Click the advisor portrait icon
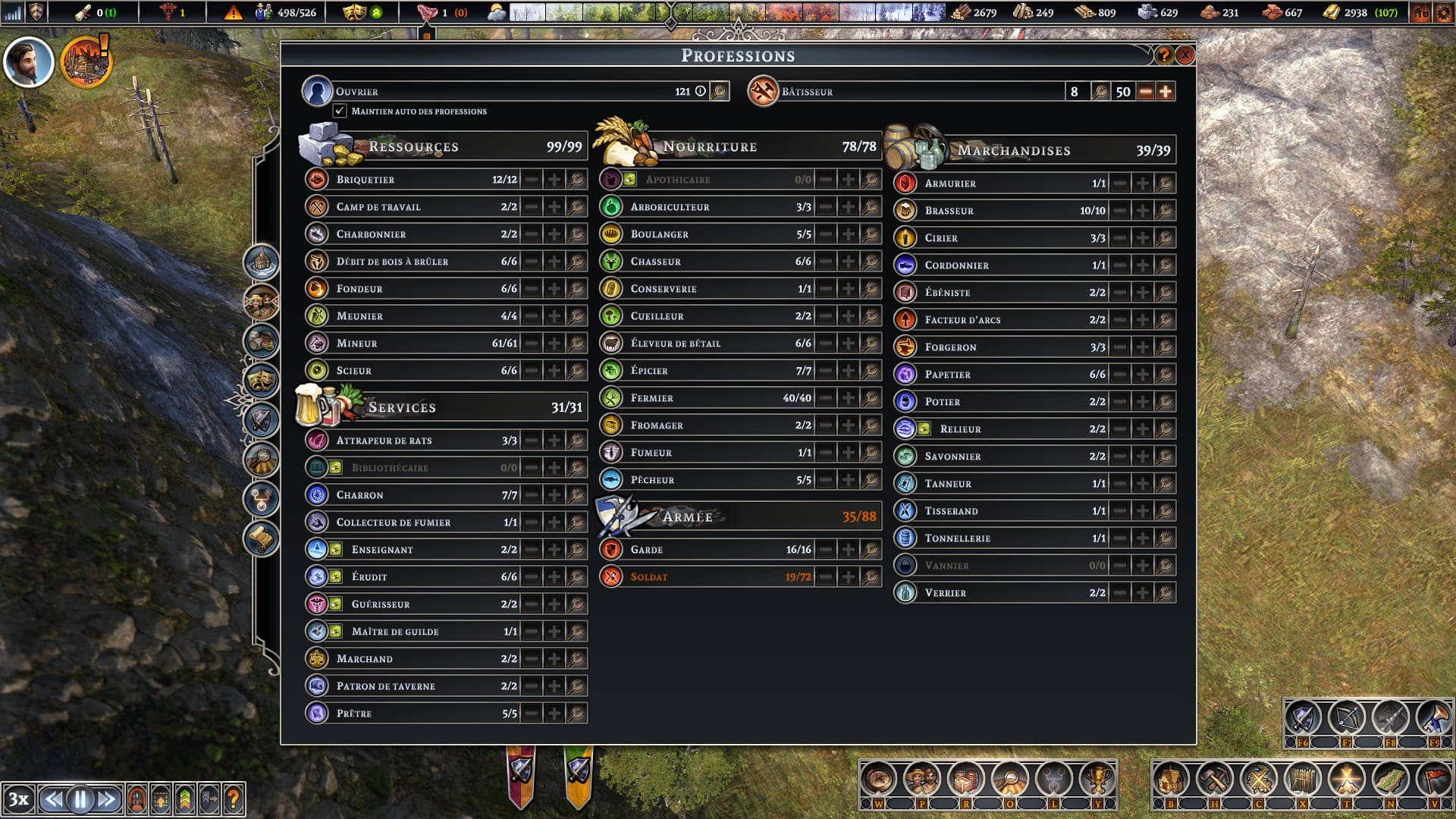1456x819 pixels. coord(29,62)
